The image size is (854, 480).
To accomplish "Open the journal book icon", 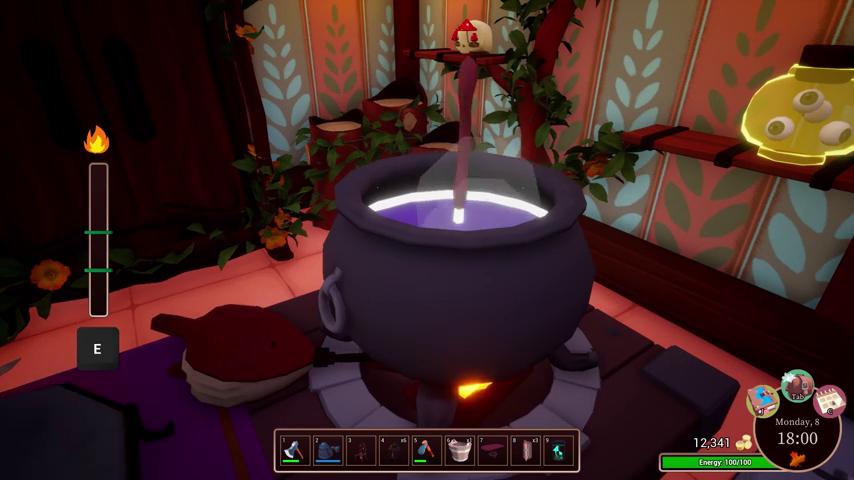I will [764, 399].
